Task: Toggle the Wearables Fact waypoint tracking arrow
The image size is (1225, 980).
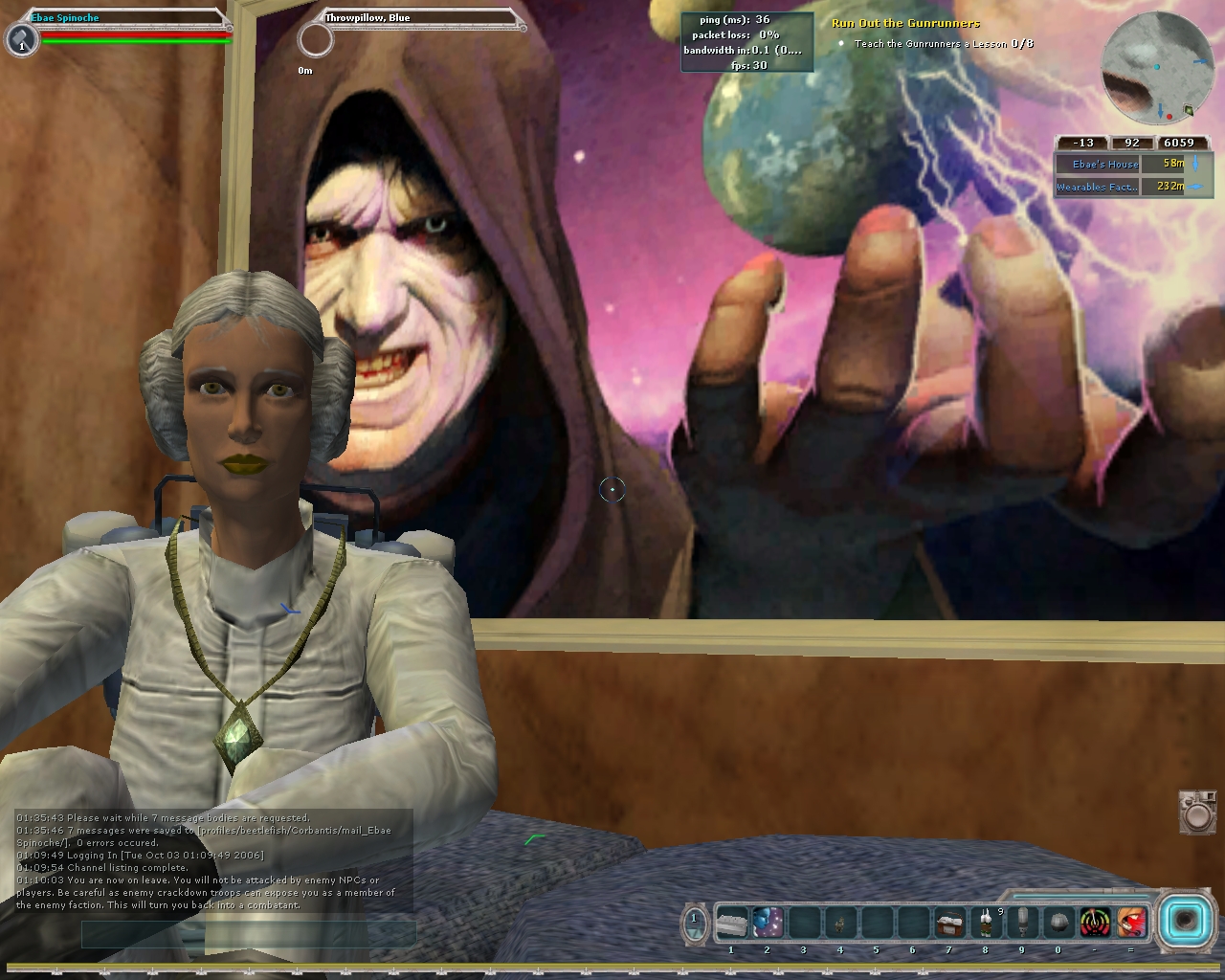Action: tap(1195, 187)
